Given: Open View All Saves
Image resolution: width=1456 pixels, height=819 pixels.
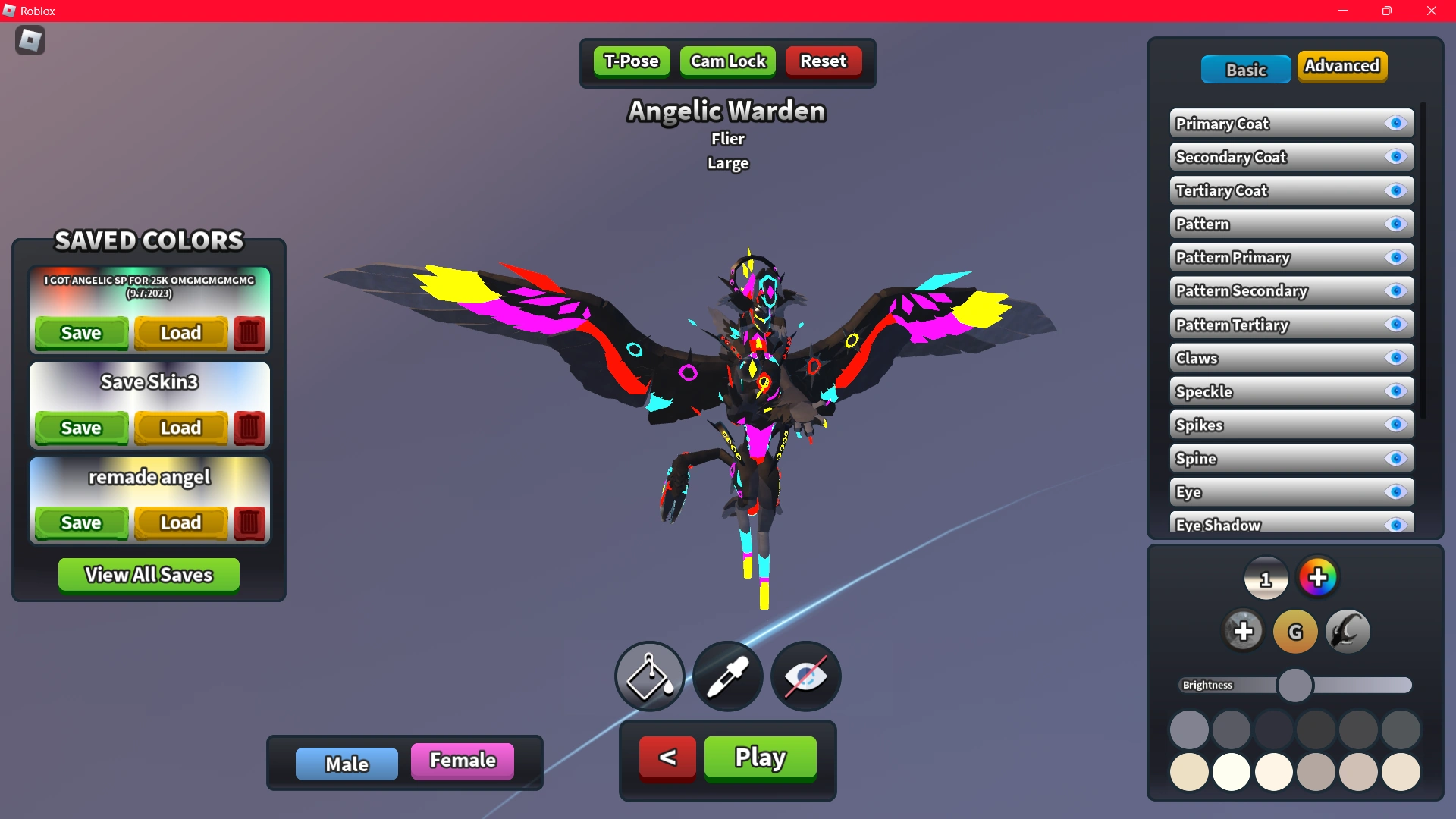Looking at the screenshot, I should (x=149, y=574).
